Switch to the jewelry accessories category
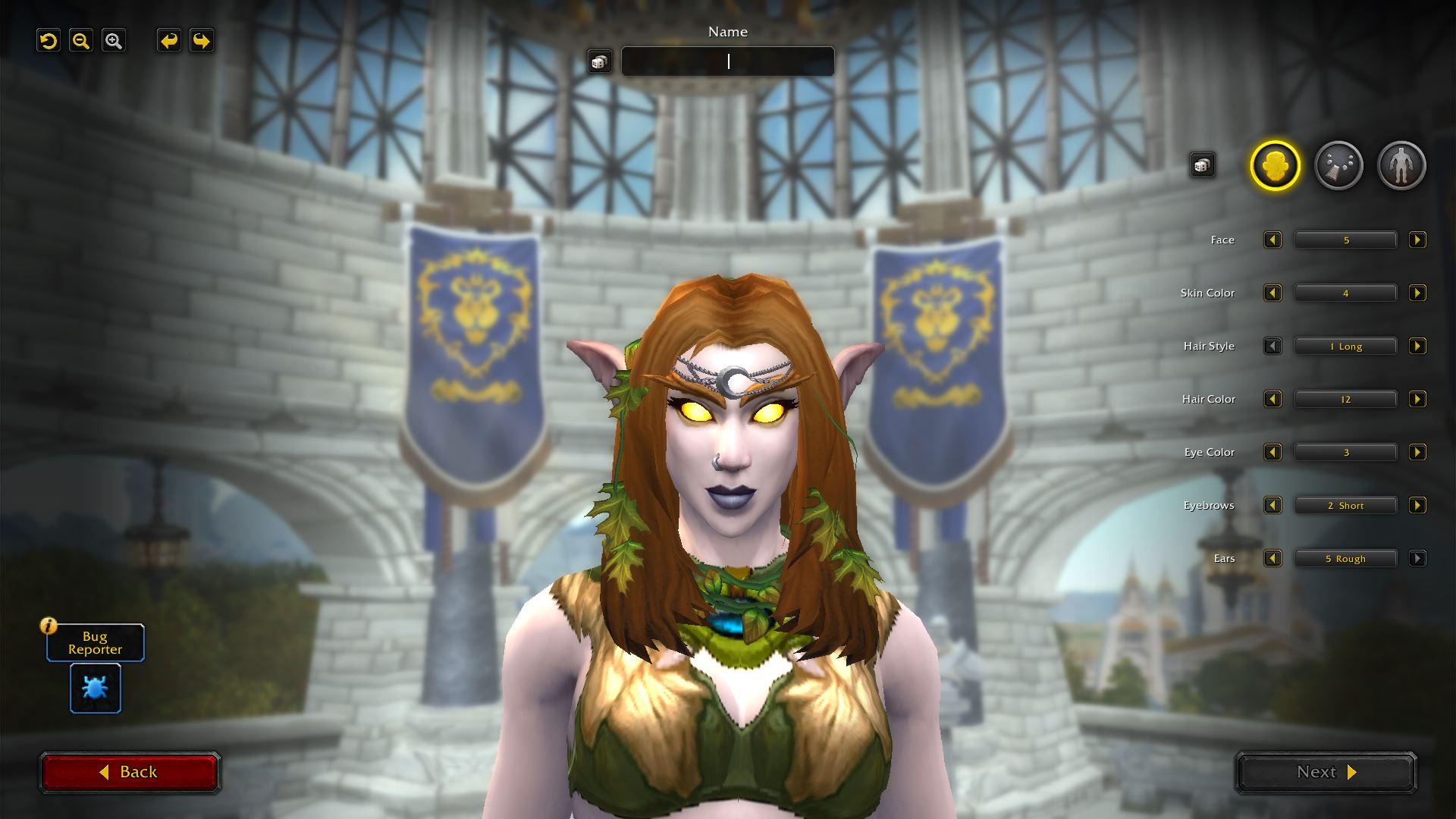Viewport: 1456px width, 819px height. pos(1338,165)
